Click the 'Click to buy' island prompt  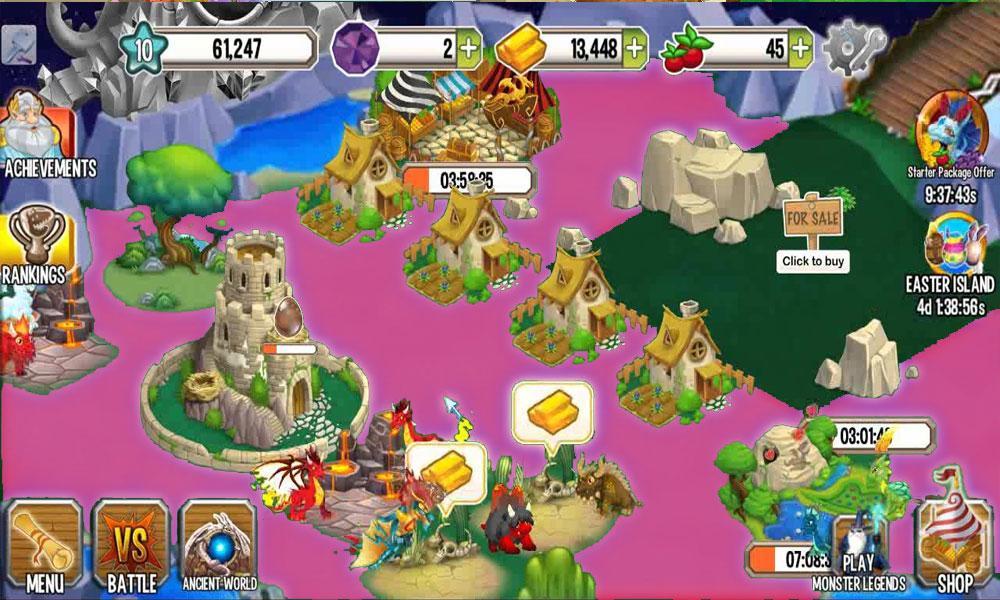[813, 261]
